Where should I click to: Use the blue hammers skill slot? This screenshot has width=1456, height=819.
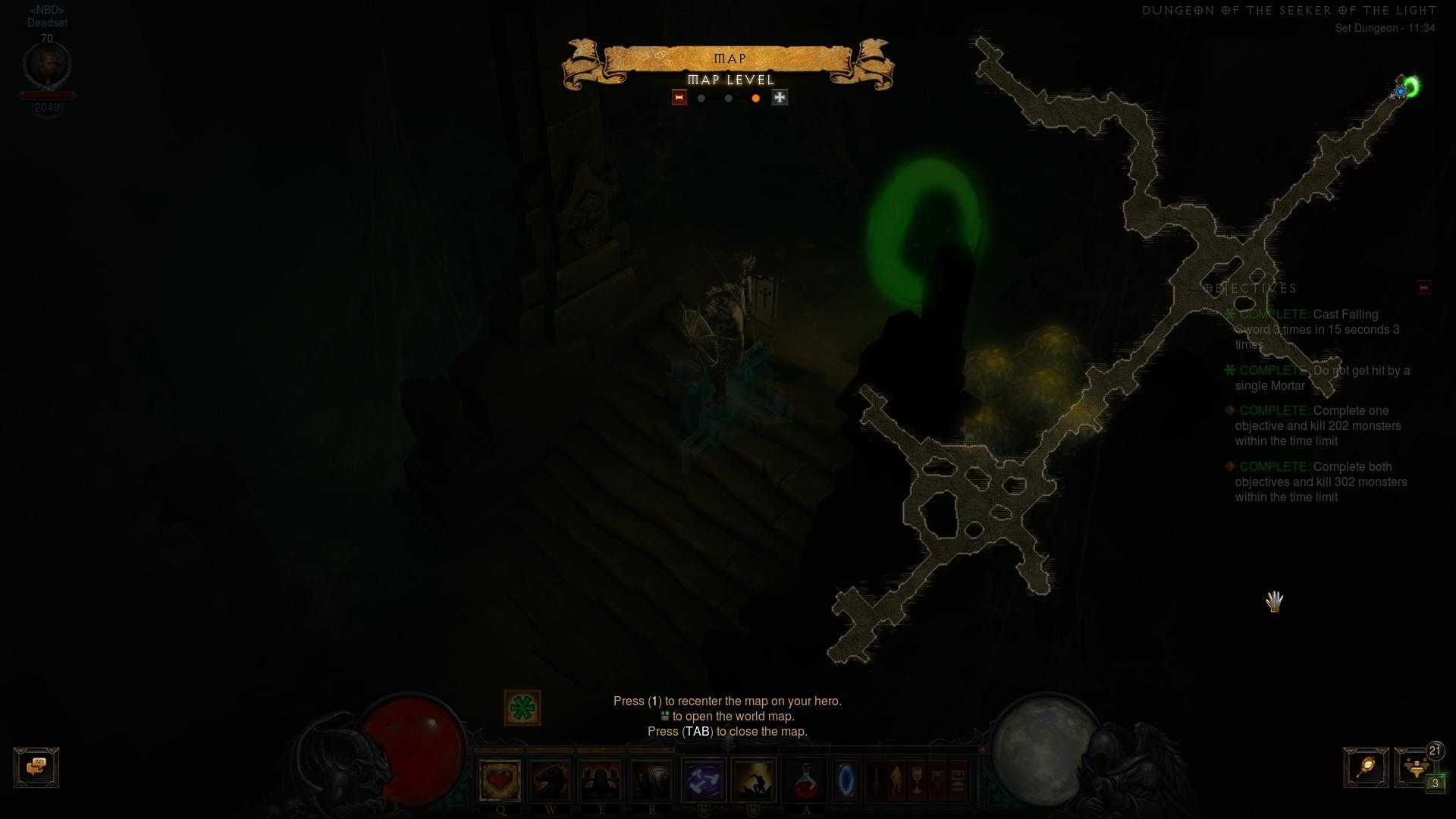click(x=704, y=780)
